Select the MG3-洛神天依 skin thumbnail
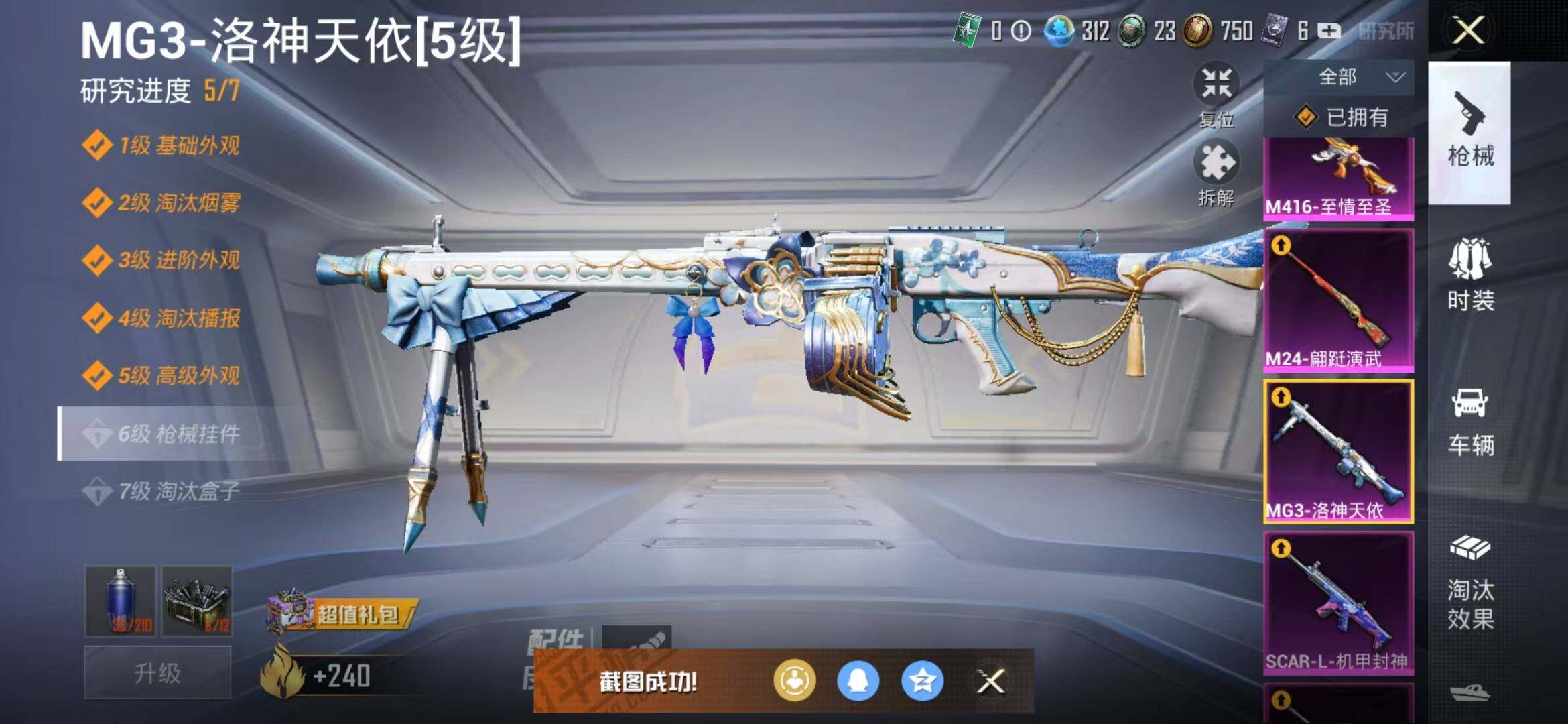 [1339, 451]
